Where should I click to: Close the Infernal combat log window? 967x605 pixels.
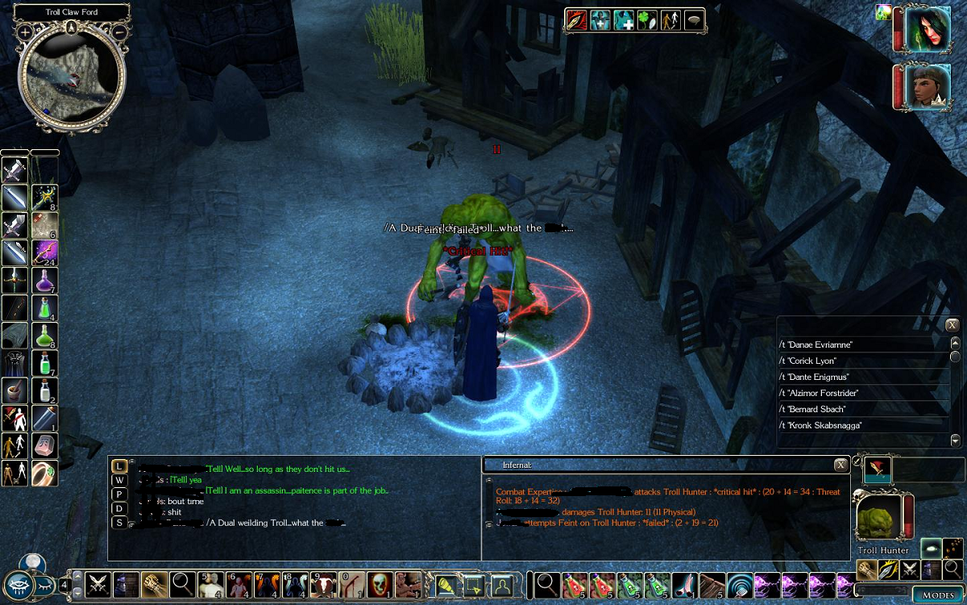pyautogui.click(x=841, y=465)
